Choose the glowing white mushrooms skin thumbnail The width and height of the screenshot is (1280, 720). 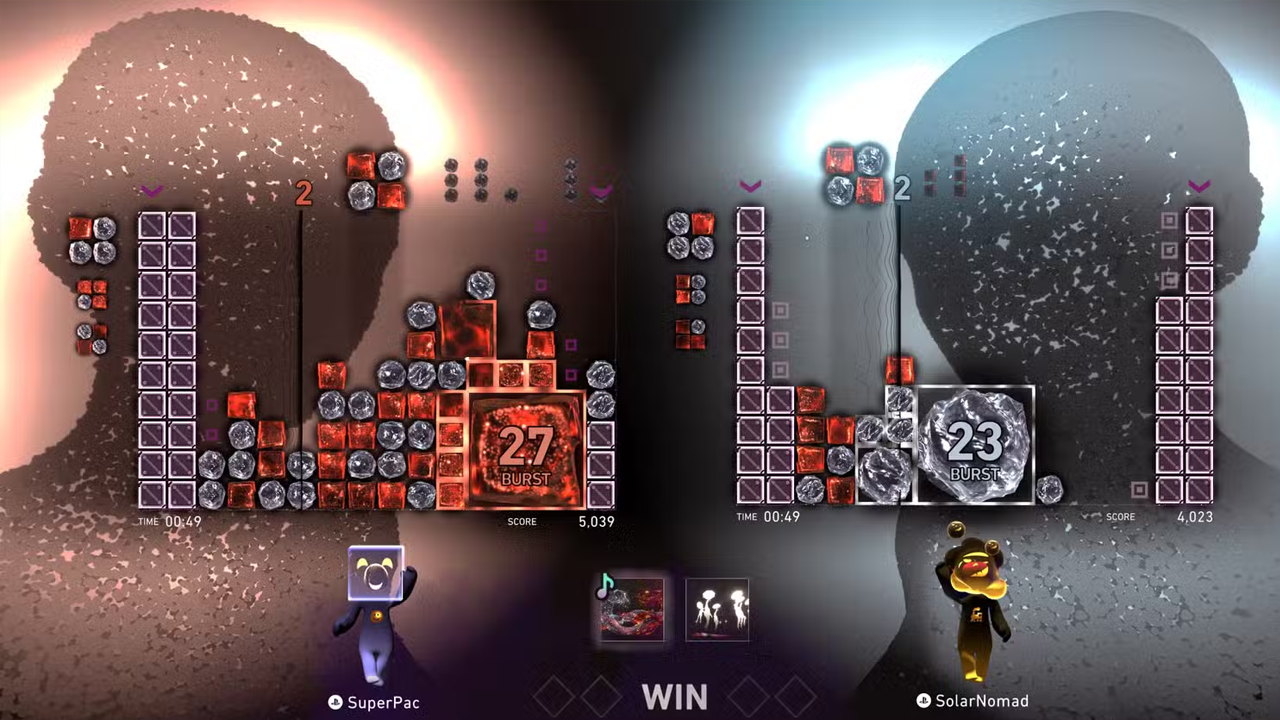tap(717, 609)
